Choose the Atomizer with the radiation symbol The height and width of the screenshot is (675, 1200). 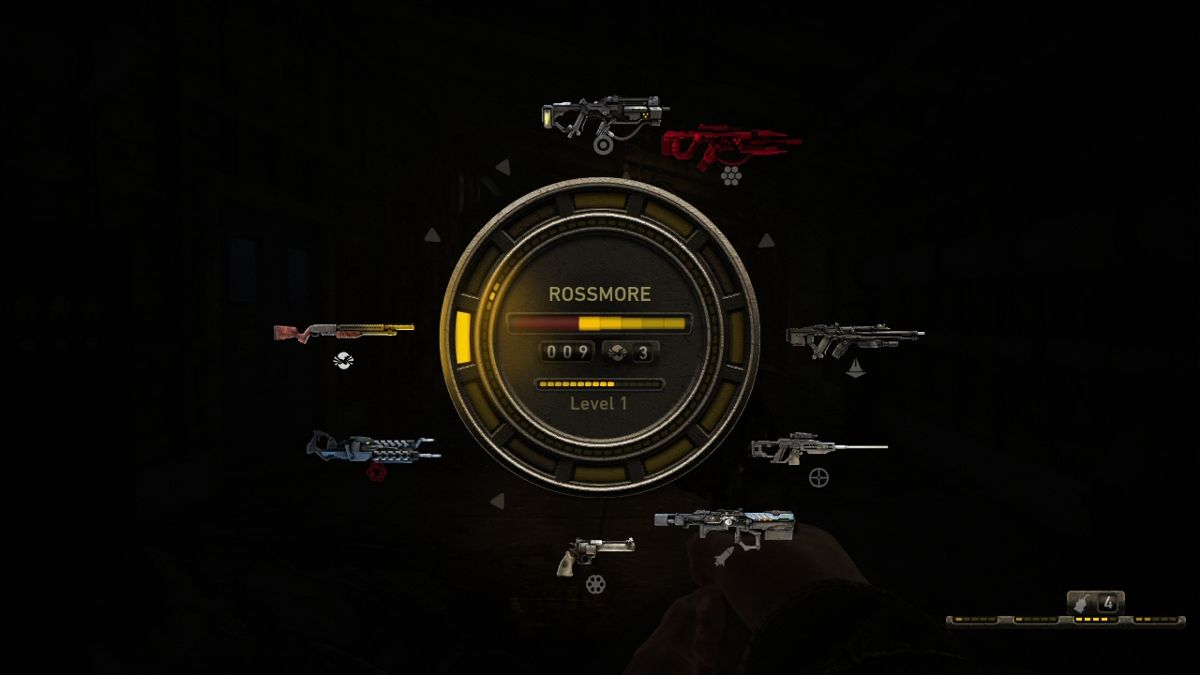click(x=604, y=116)
